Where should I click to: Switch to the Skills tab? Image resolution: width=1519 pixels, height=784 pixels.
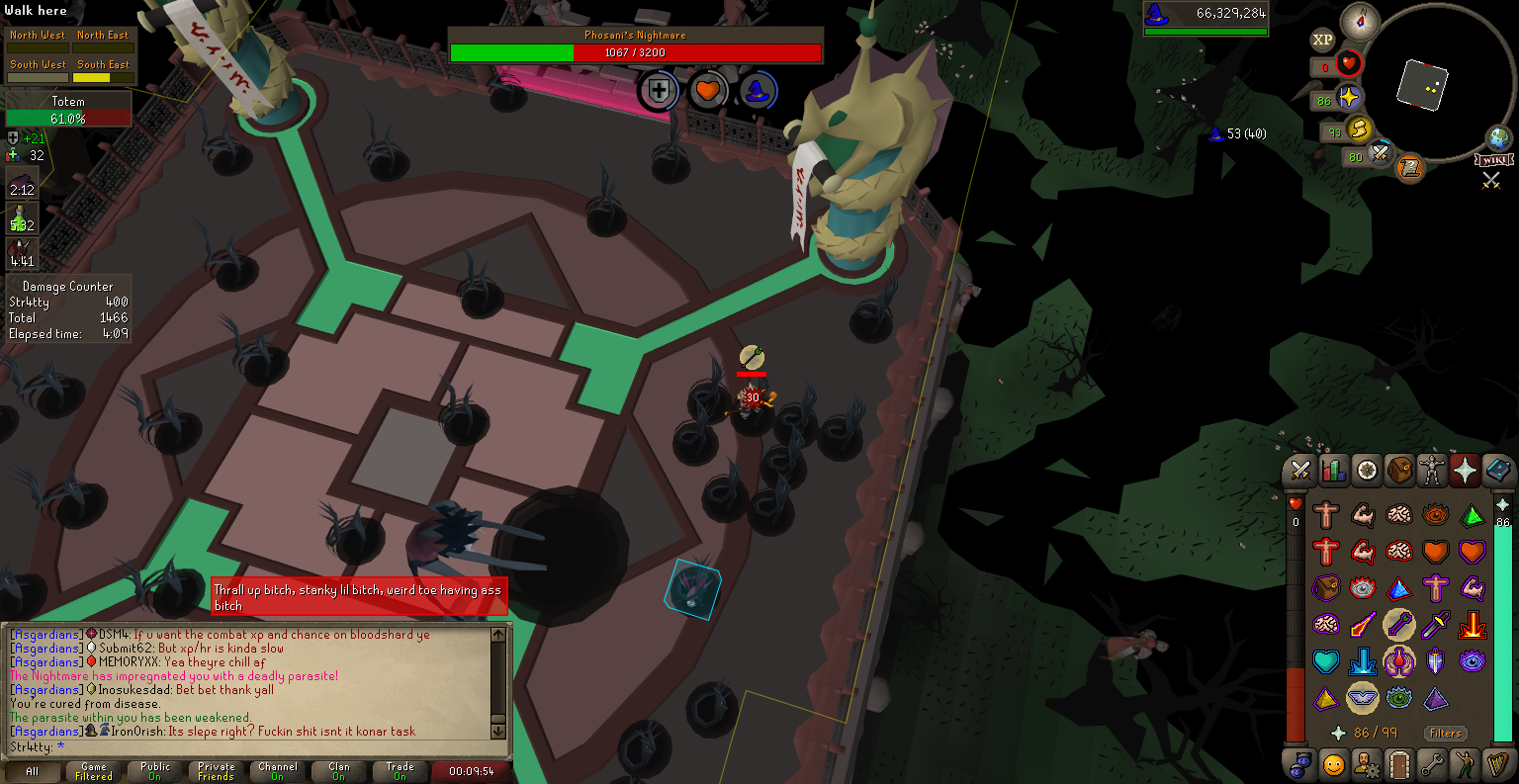1333,471
